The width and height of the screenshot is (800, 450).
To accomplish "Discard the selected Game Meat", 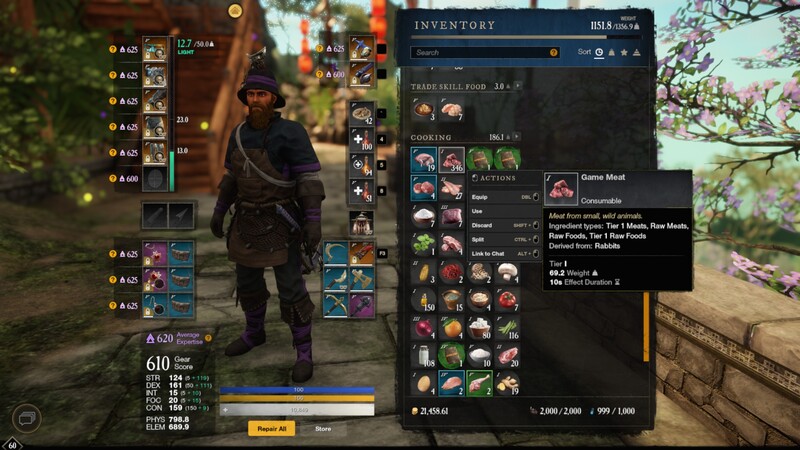I will [x=482, y=225].
